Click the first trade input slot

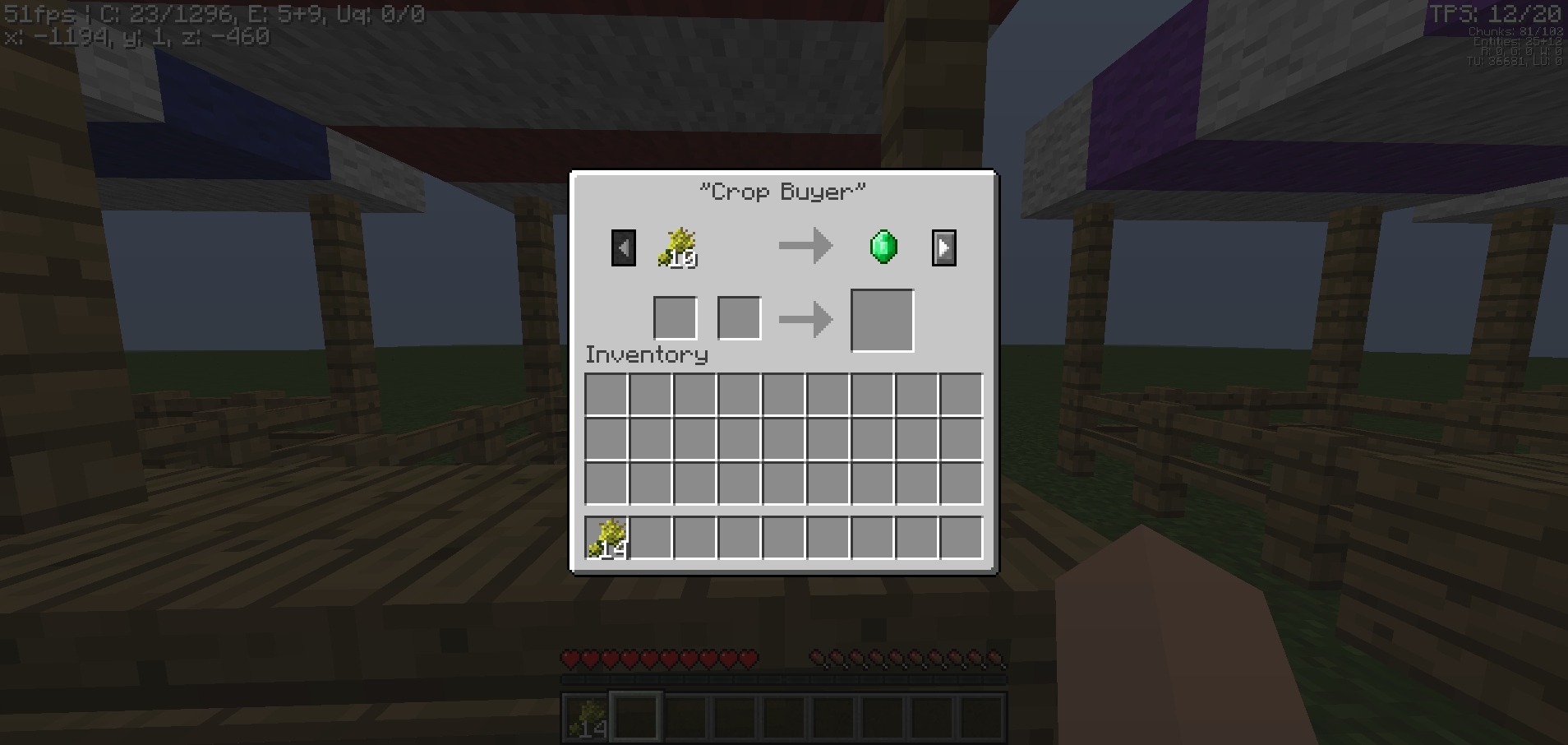tap(675, 317)
